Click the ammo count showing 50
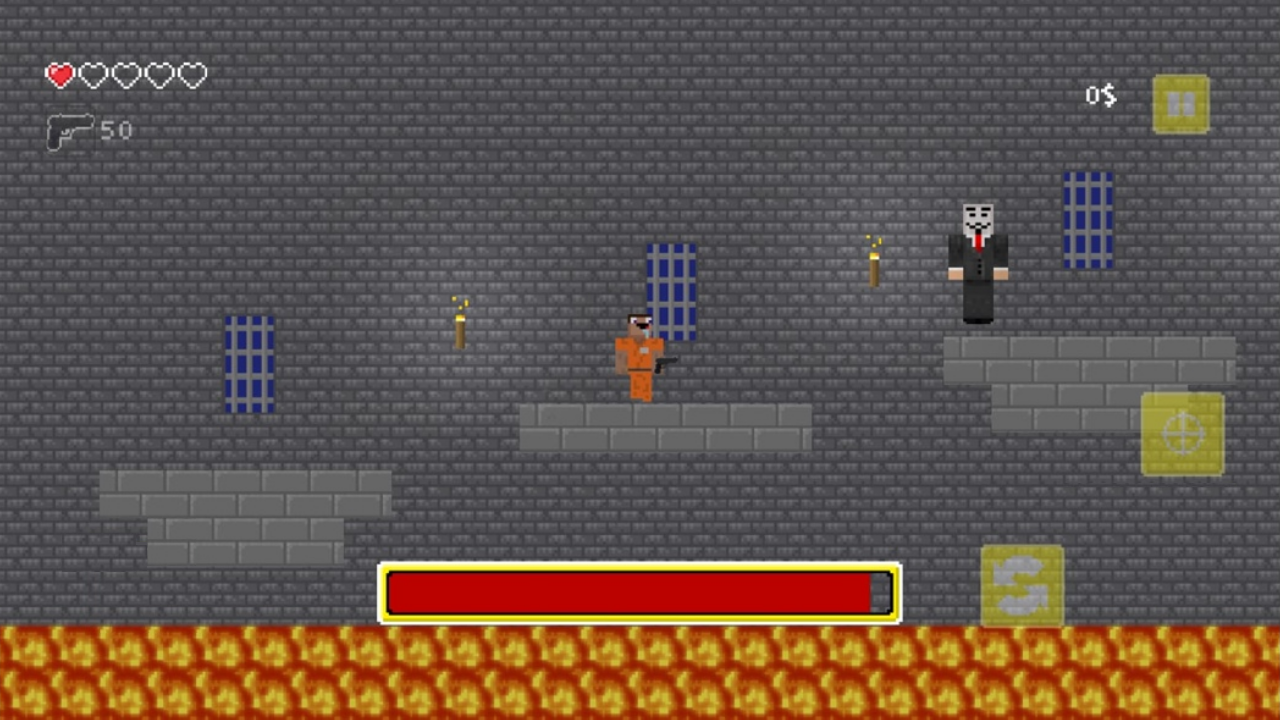The height and width of the screenshot is (720, 1280). 116,131
